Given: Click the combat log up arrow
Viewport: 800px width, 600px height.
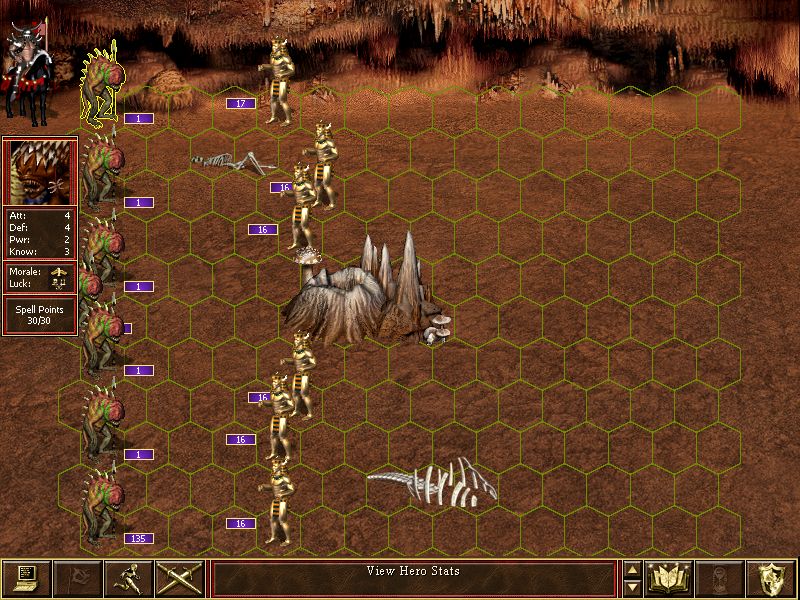Looking at the screenshot, I should point(632,570).
